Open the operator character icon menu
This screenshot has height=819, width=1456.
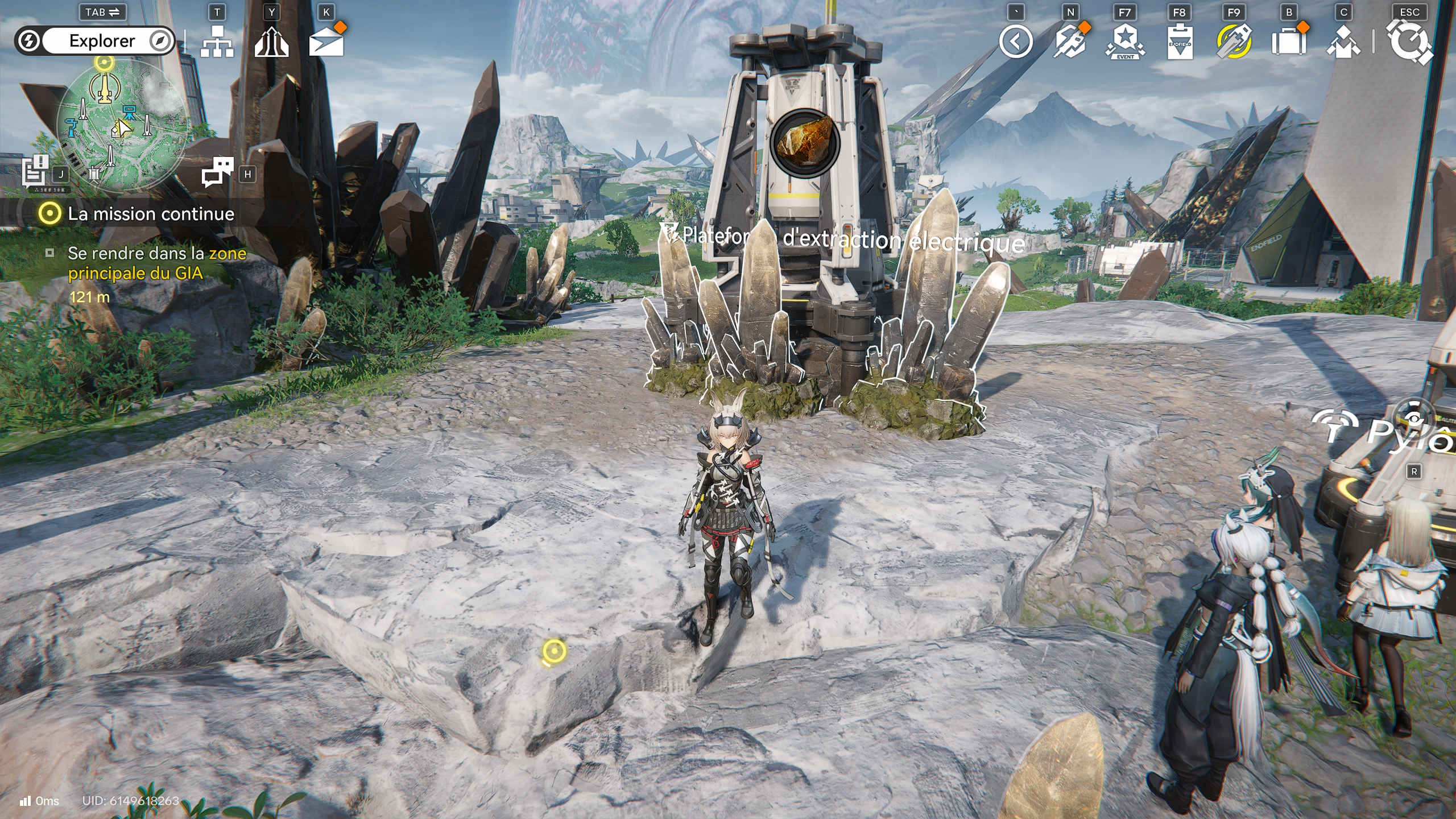1343,42
